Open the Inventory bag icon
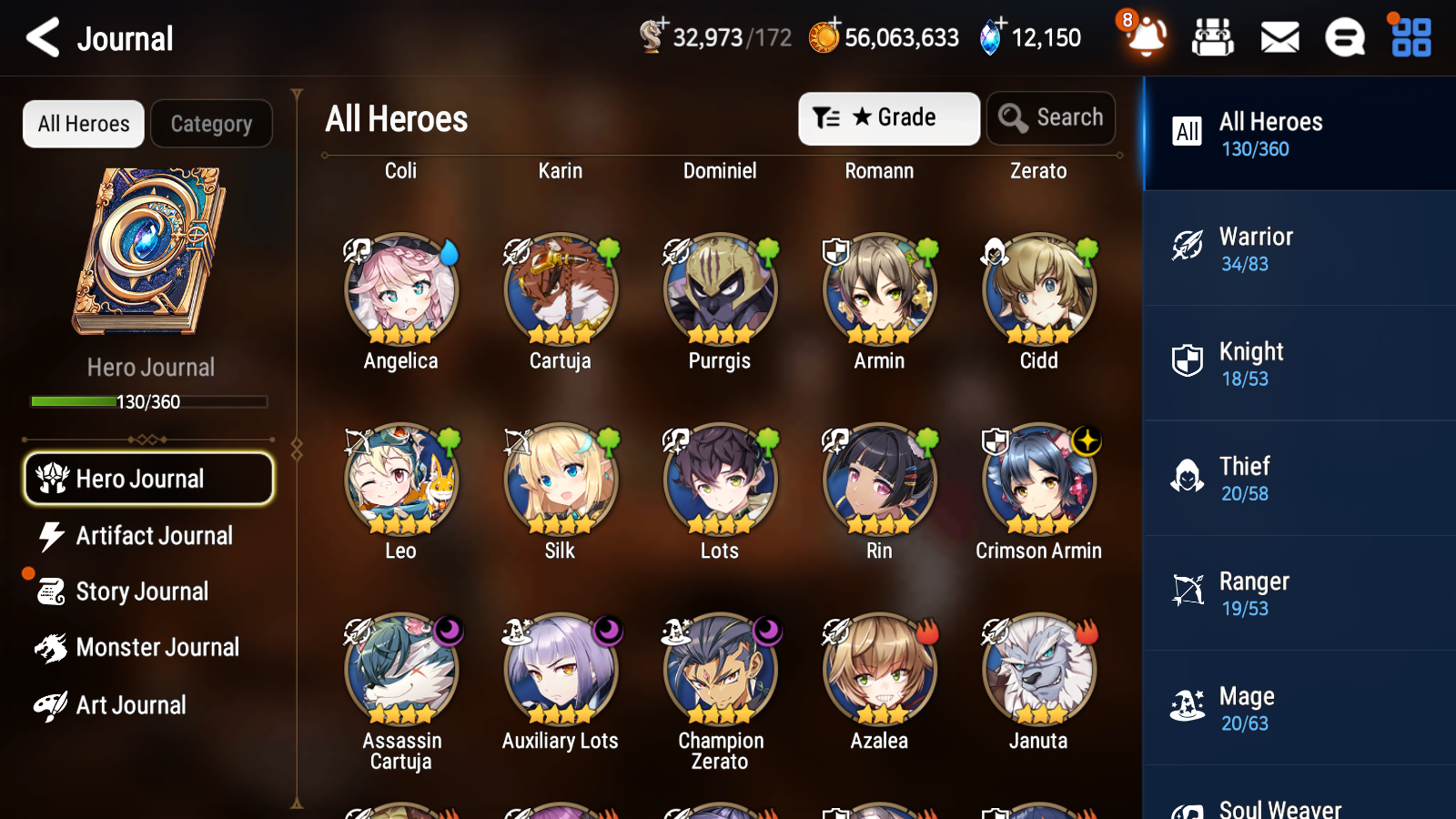This screenshot has width=1456, height=819. pos(1214,37)
